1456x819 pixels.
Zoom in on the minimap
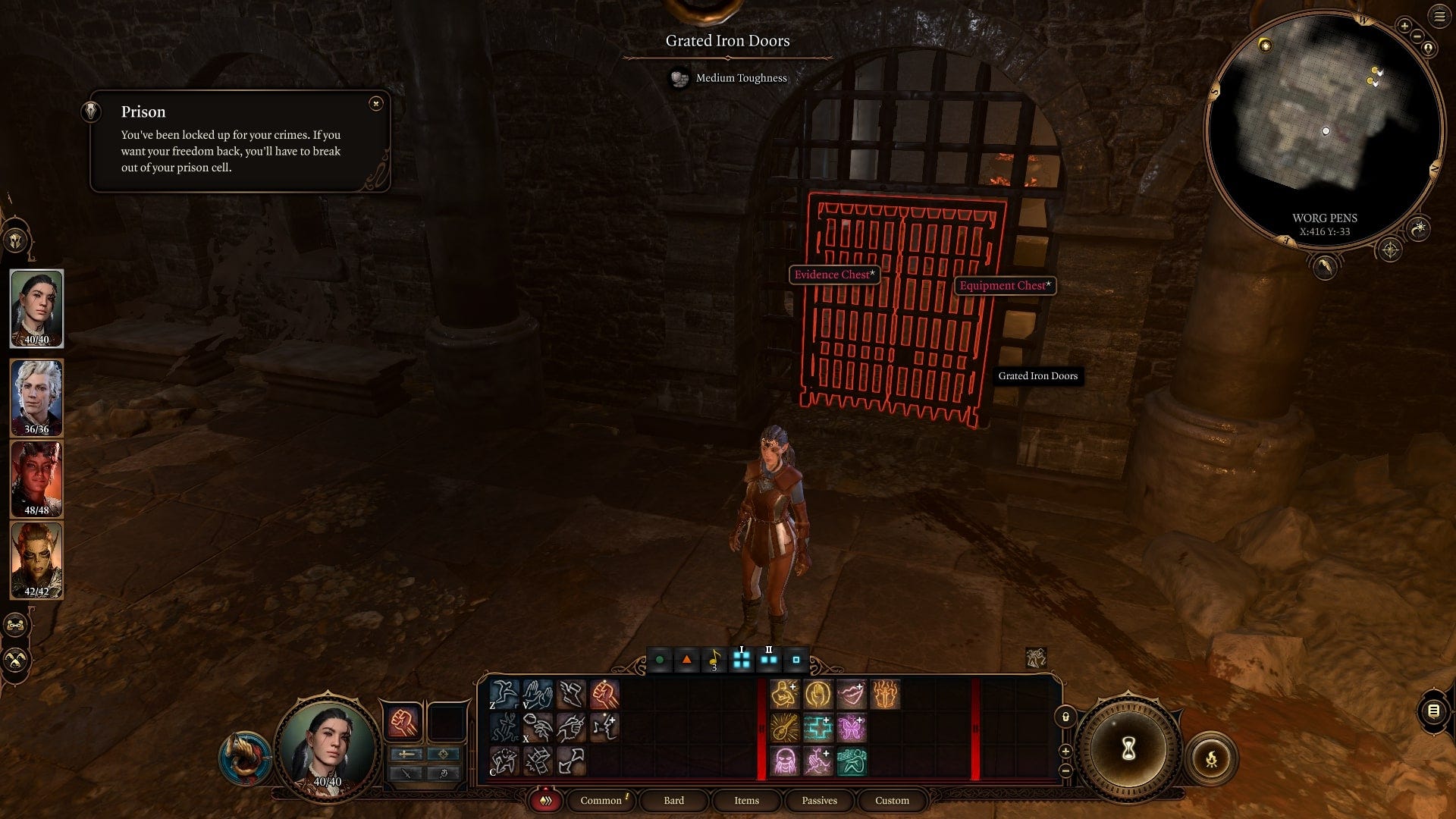click(1404, 27)
